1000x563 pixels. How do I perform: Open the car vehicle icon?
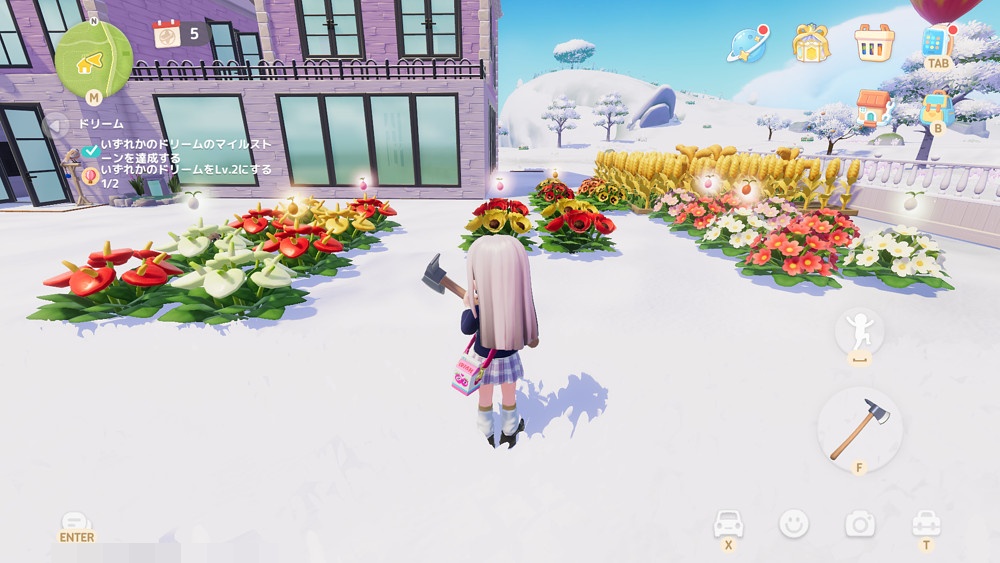(x=728, y=523)
